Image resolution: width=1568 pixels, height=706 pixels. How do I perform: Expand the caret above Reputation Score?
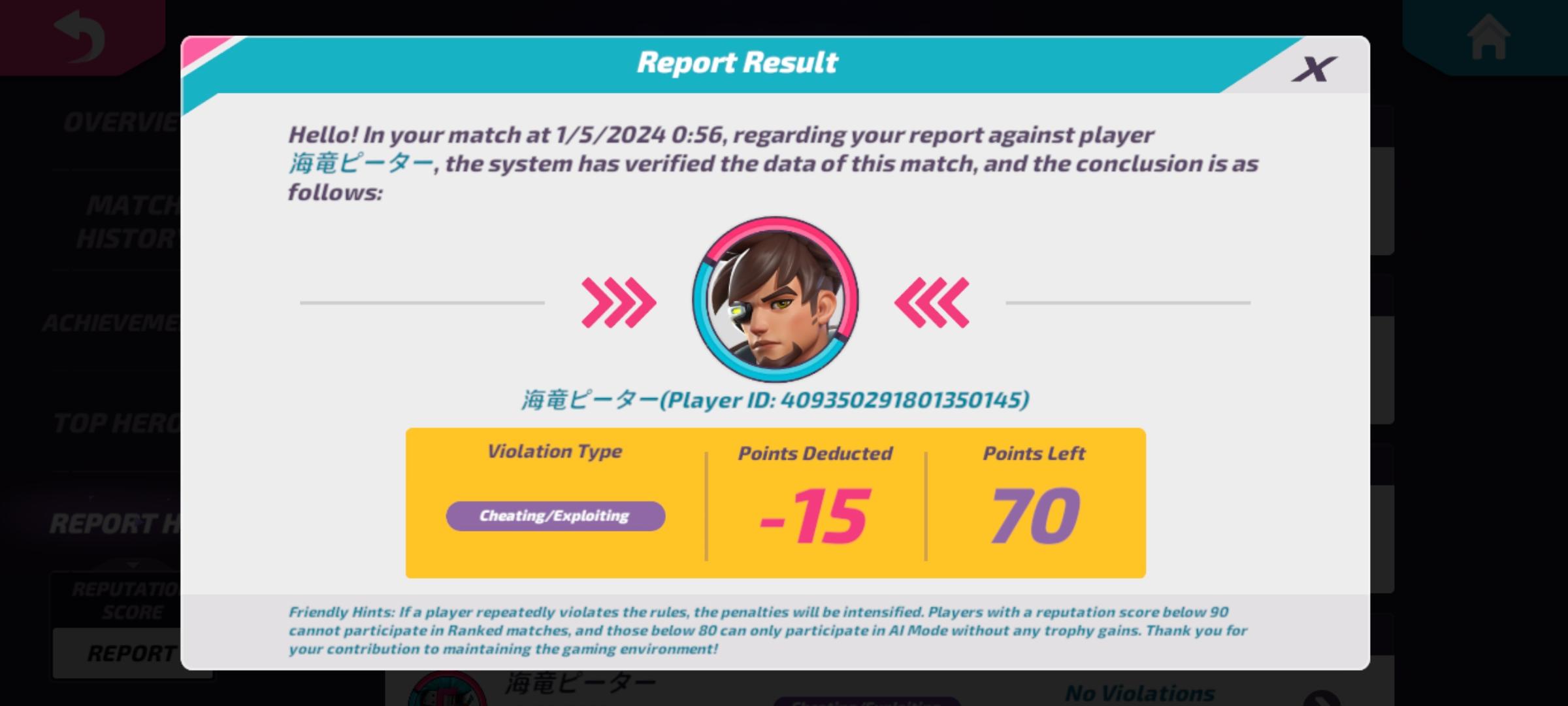point(131,564)
